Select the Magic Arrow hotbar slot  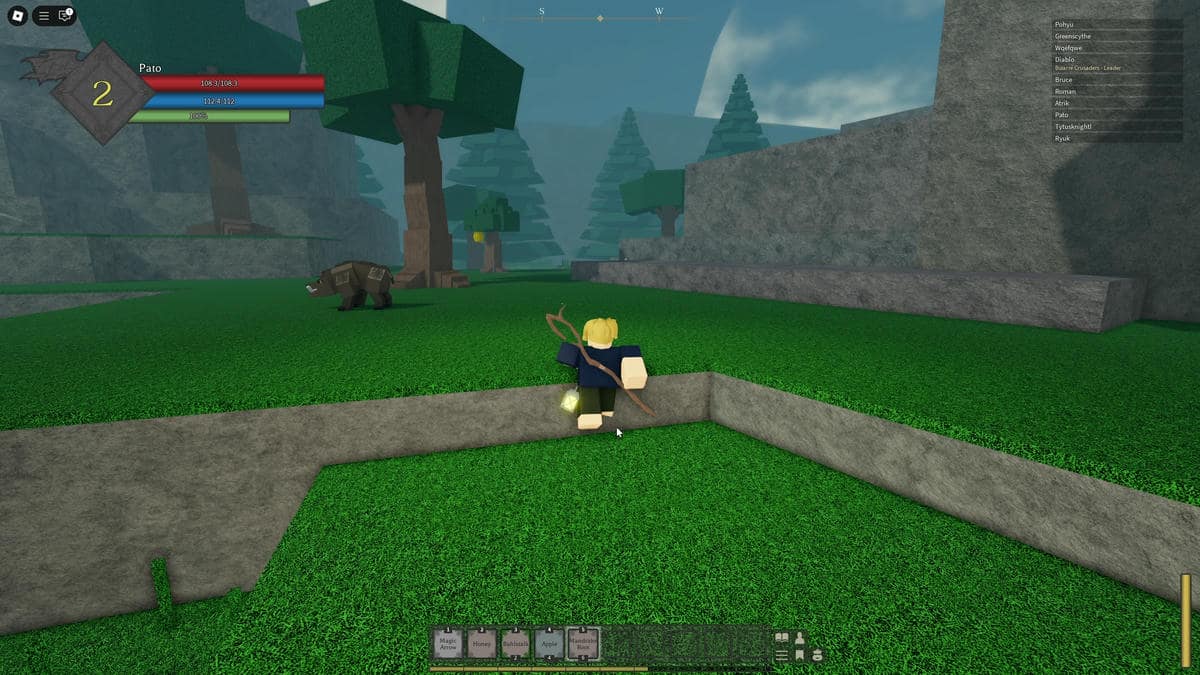pyautogui.click(x=448, y=643)
